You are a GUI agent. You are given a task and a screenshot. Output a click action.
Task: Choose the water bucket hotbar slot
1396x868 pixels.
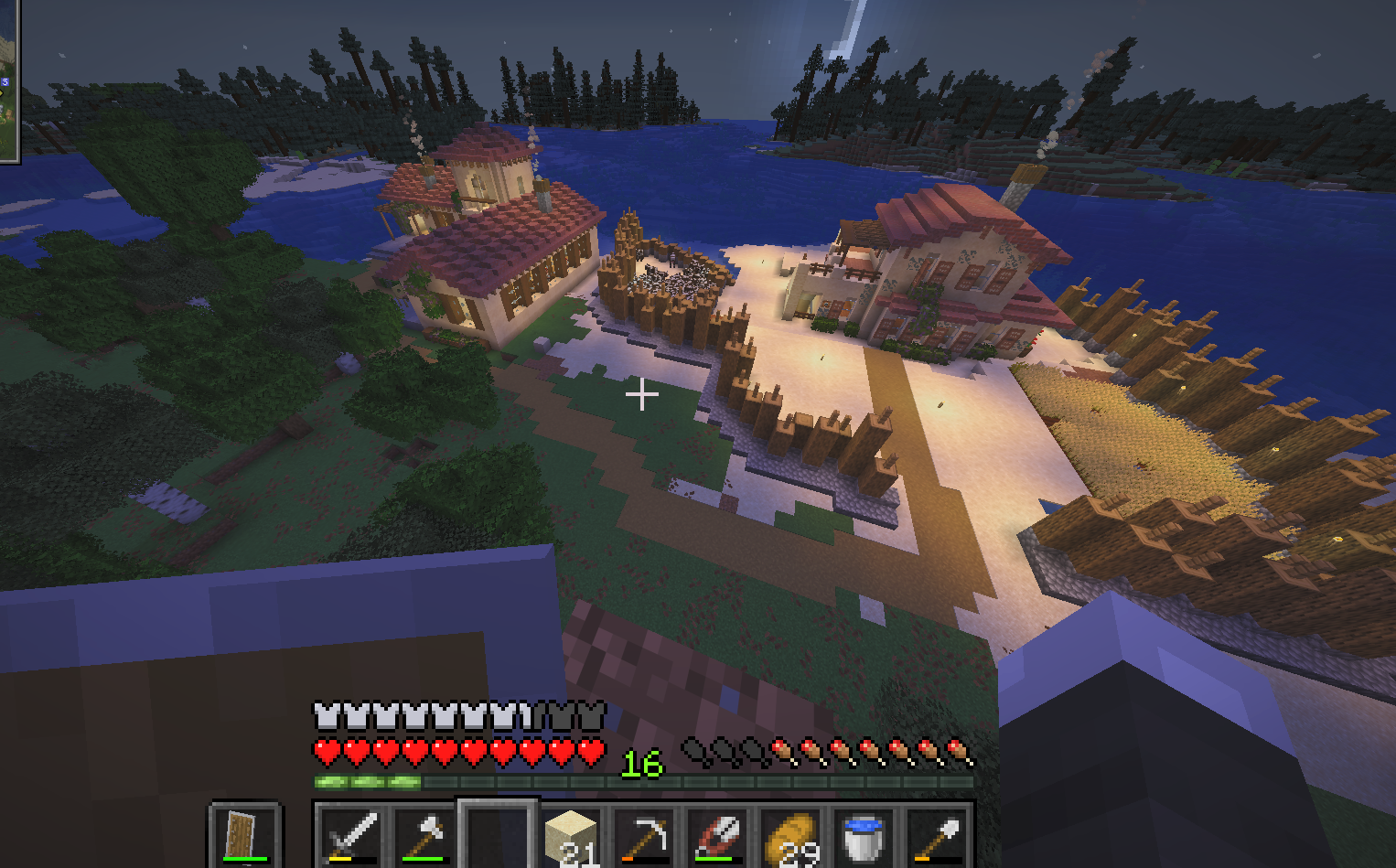[864, 836]
